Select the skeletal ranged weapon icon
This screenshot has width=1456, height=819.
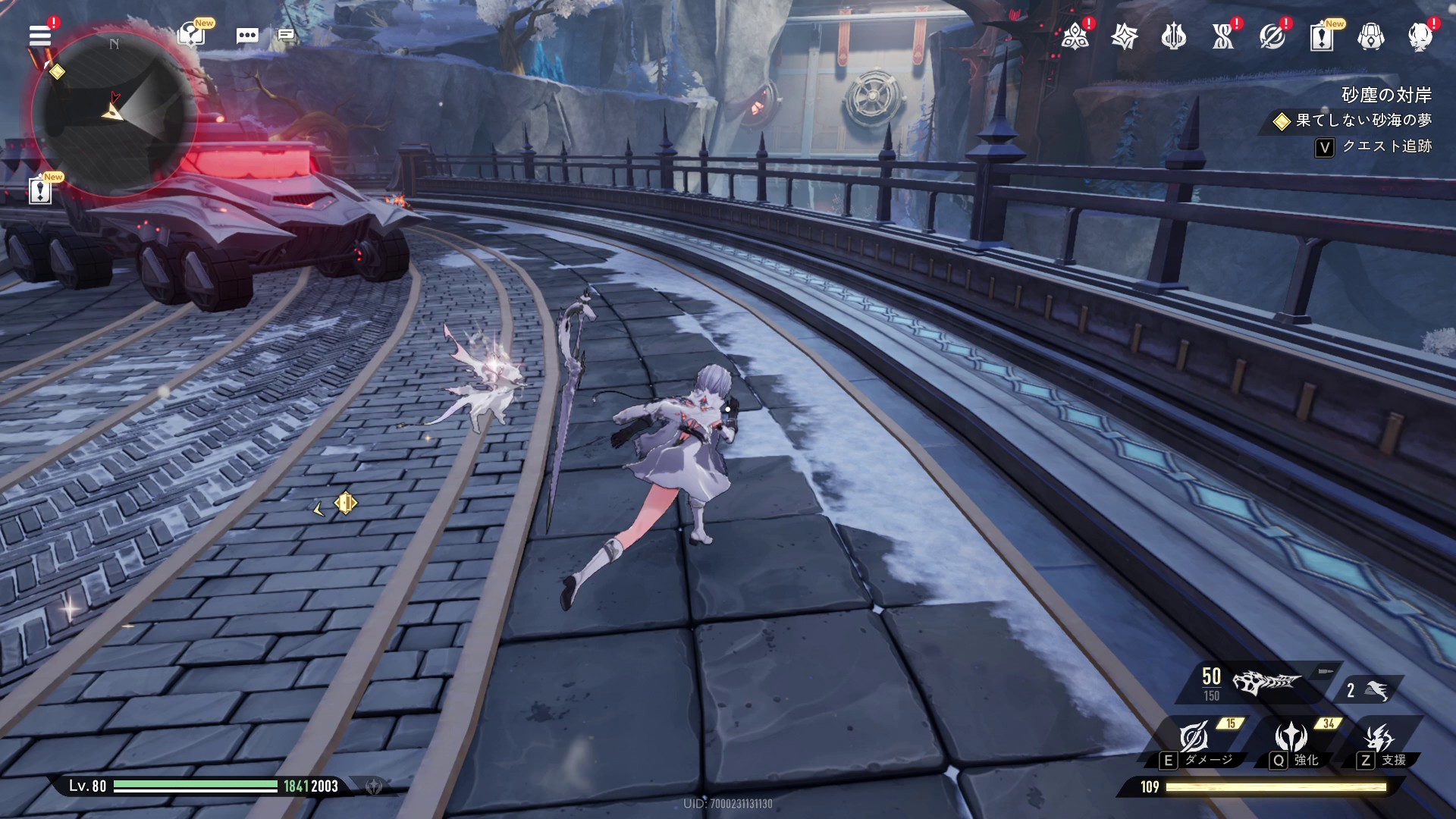(x=1265, y=683)
